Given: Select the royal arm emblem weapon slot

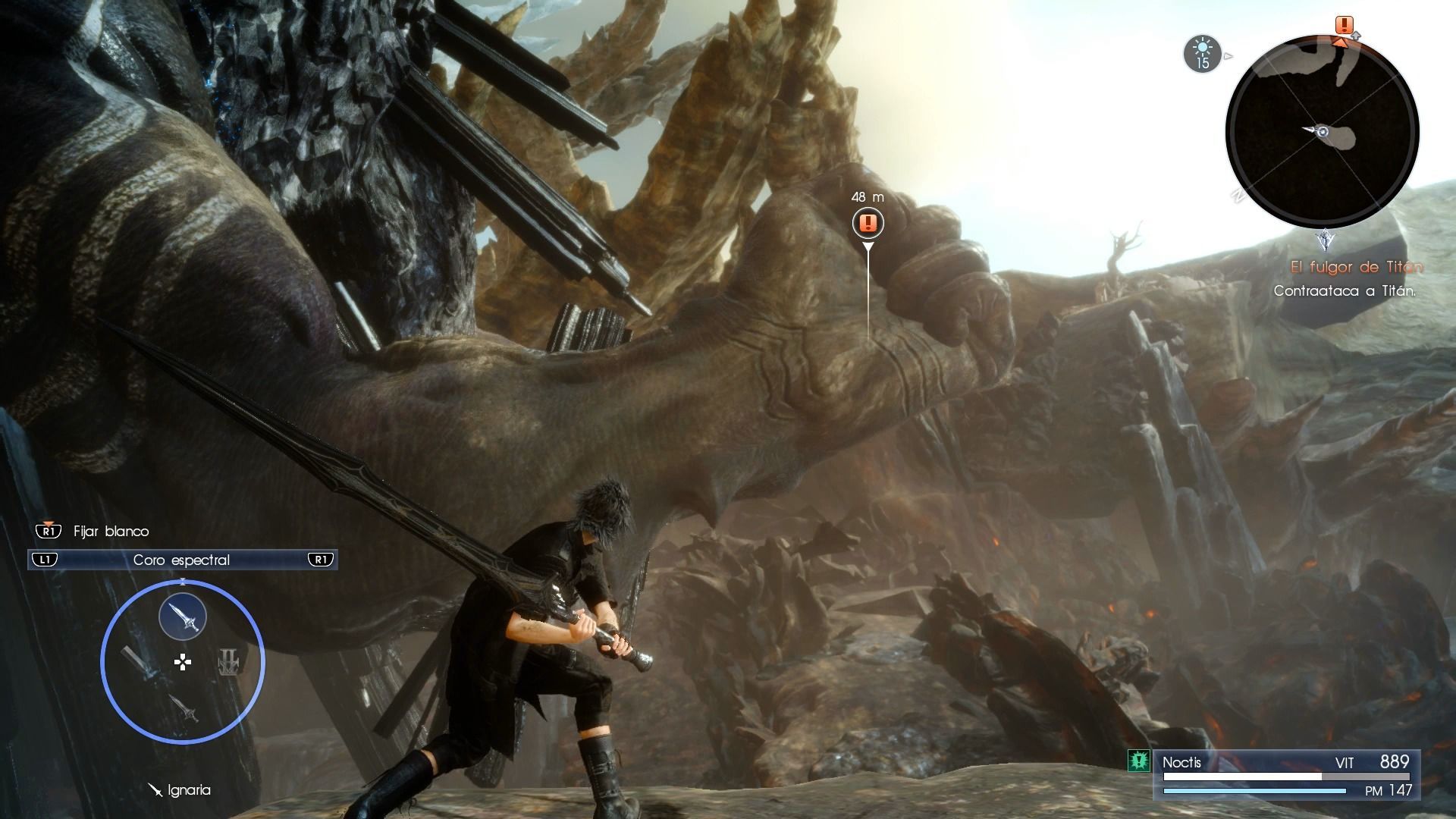Looking at the screenshot, I should [229, 662].
